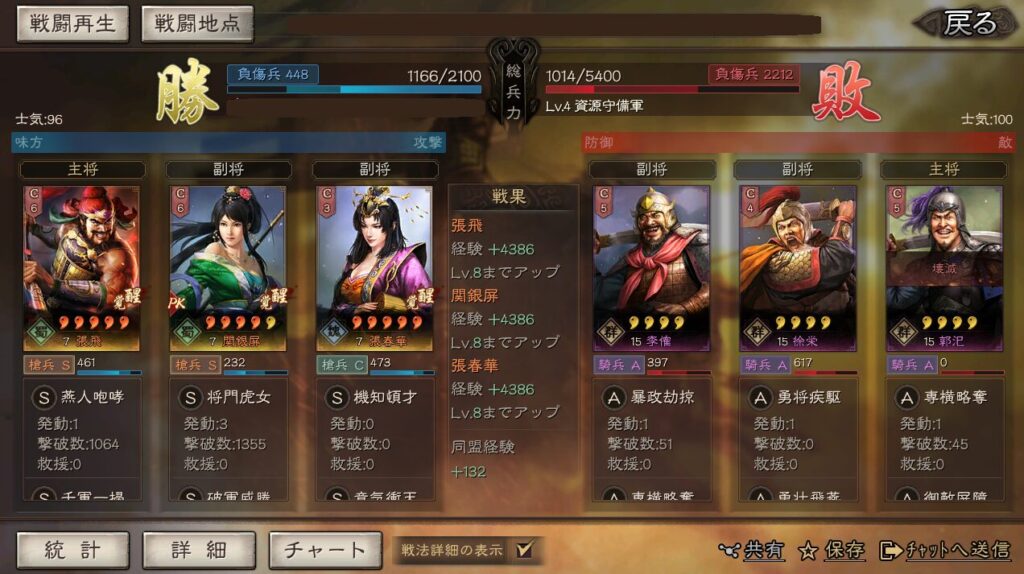Replay the battle with 戦闘再生
Screen dimensions: 1024x574
click(72, 24)
